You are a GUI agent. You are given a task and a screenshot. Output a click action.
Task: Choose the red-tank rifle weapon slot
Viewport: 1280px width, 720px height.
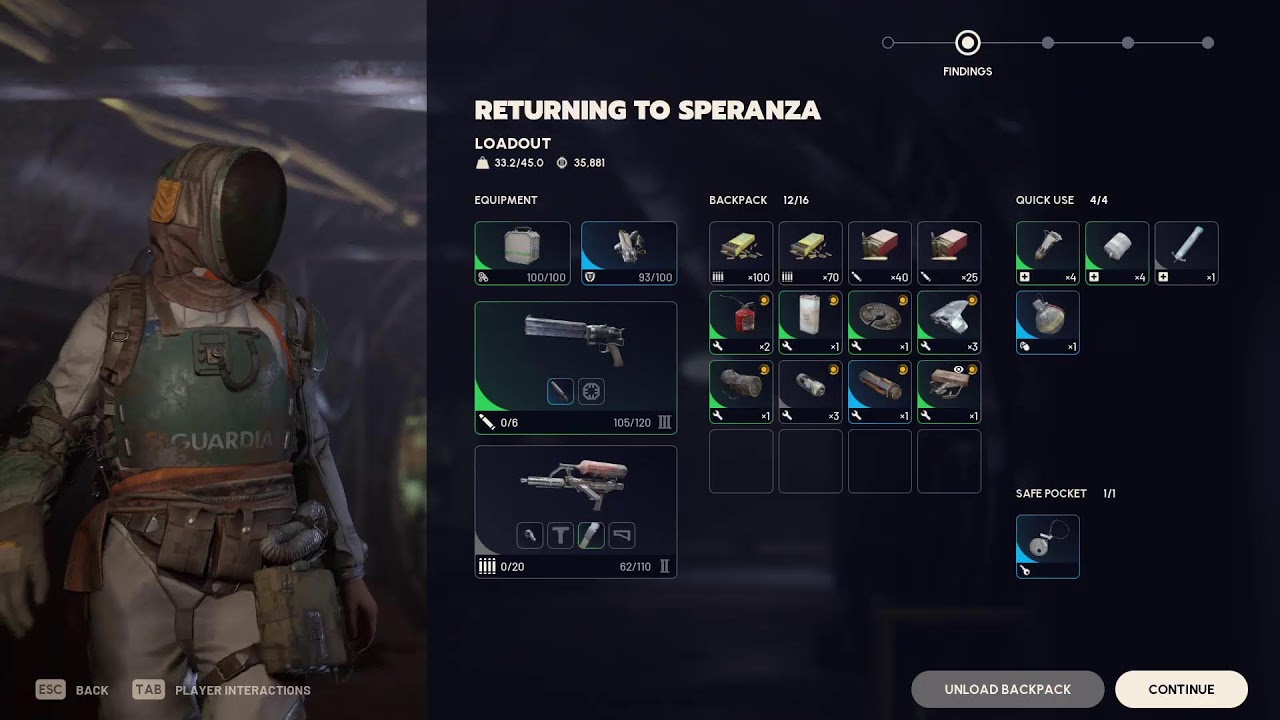575,511
